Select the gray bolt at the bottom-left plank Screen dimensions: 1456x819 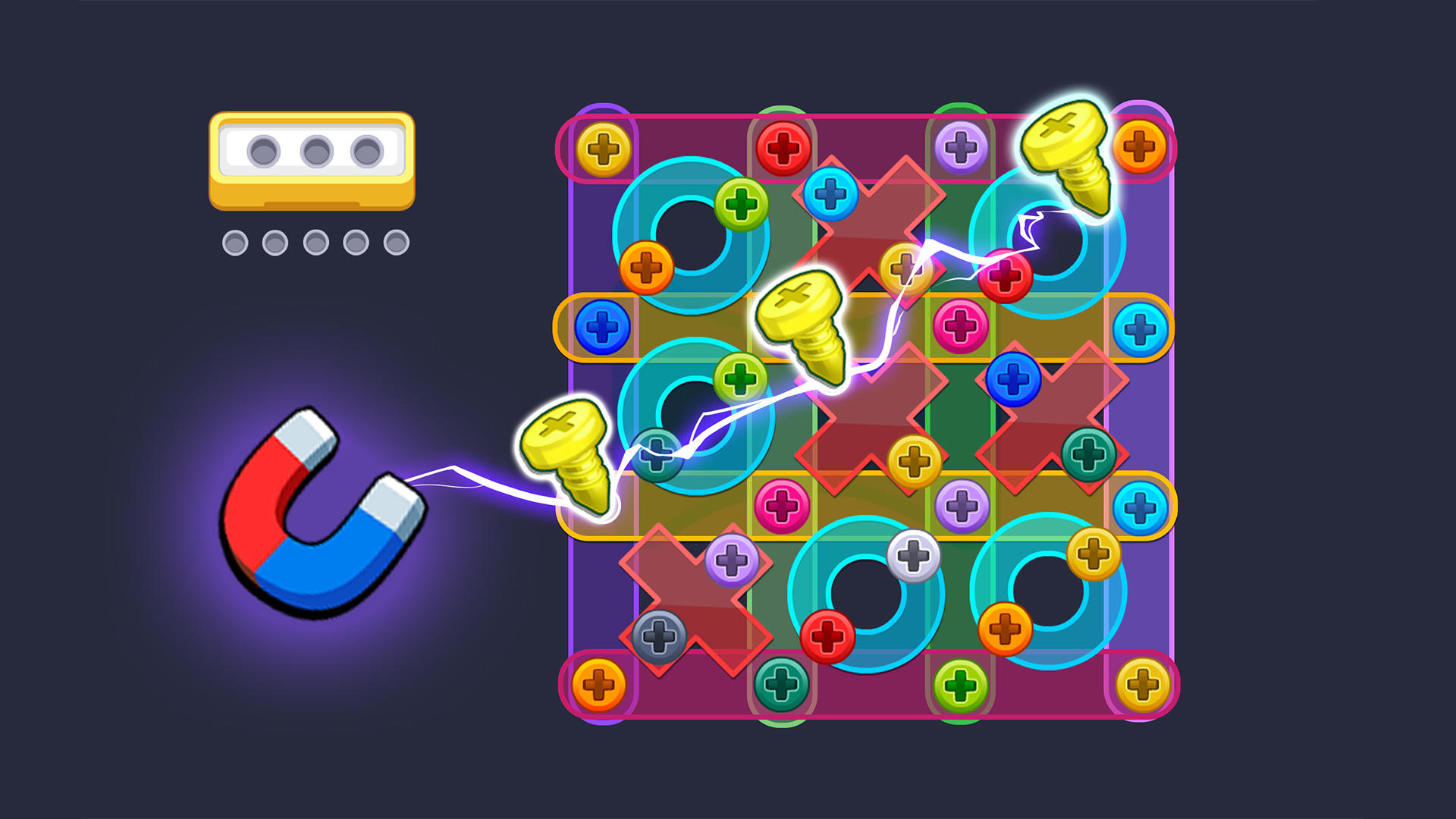660,637
